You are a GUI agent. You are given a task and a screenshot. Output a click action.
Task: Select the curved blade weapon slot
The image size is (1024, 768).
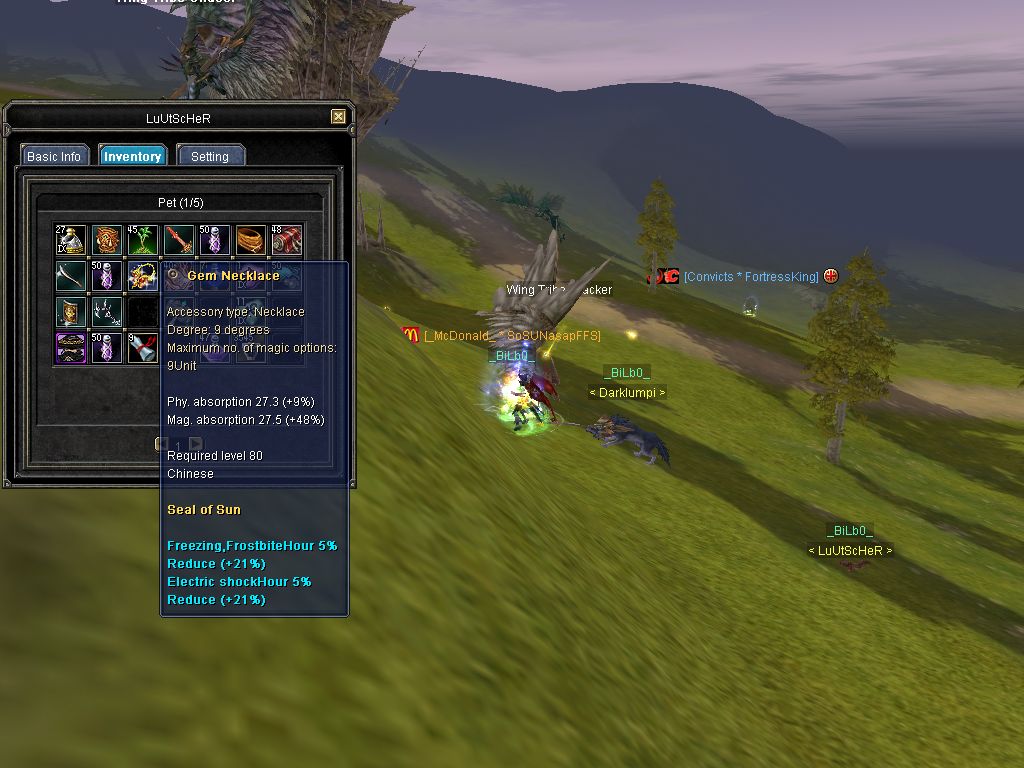coord(71,277)
